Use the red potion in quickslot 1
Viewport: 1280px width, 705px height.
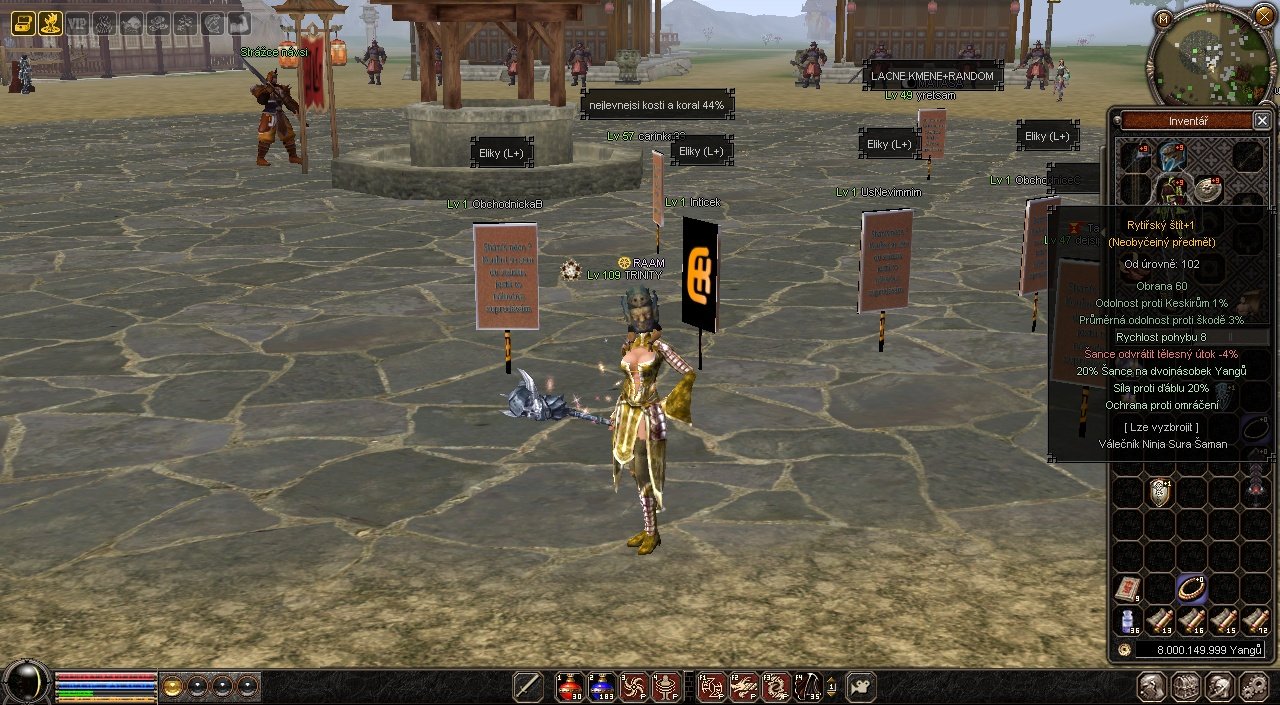570,687
